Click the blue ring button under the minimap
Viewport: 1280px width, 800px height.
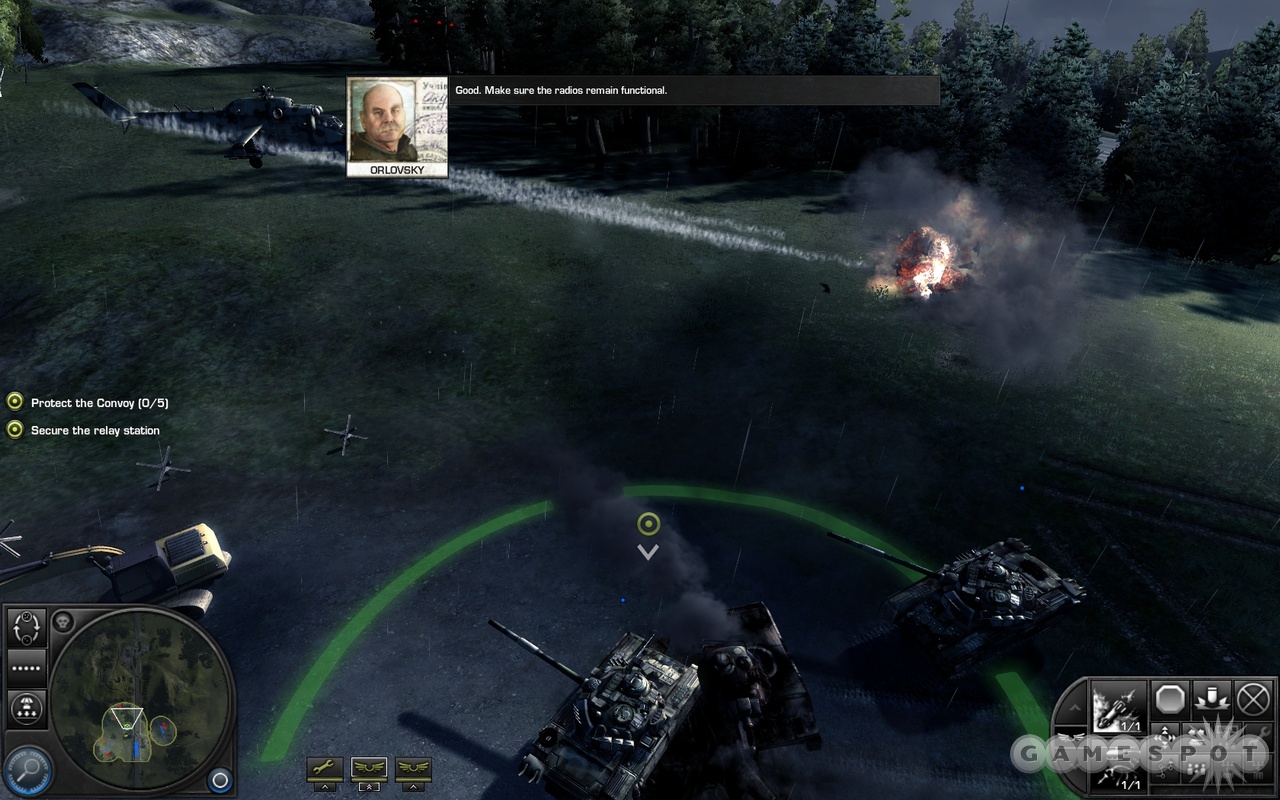[x=219, y=779]
